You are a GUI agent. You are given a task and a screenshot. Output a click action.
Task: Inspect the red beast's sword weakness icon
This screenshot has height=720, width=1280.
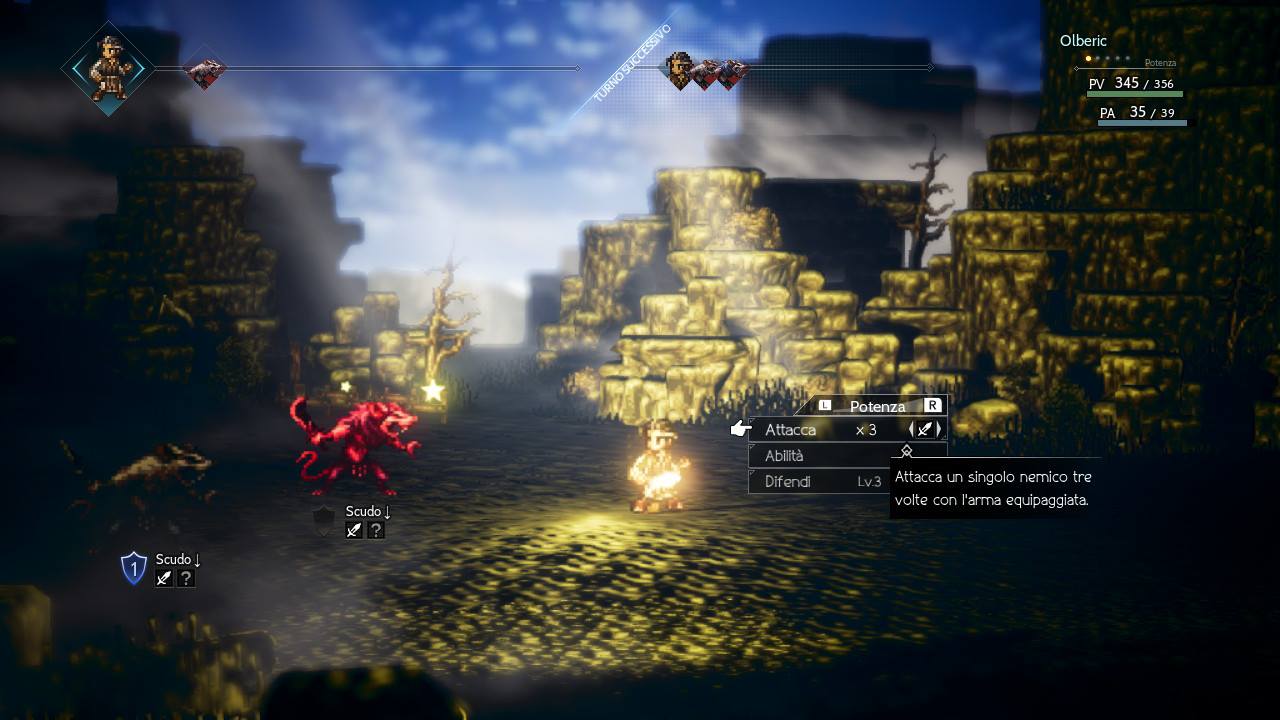click(x=354, y=530)
